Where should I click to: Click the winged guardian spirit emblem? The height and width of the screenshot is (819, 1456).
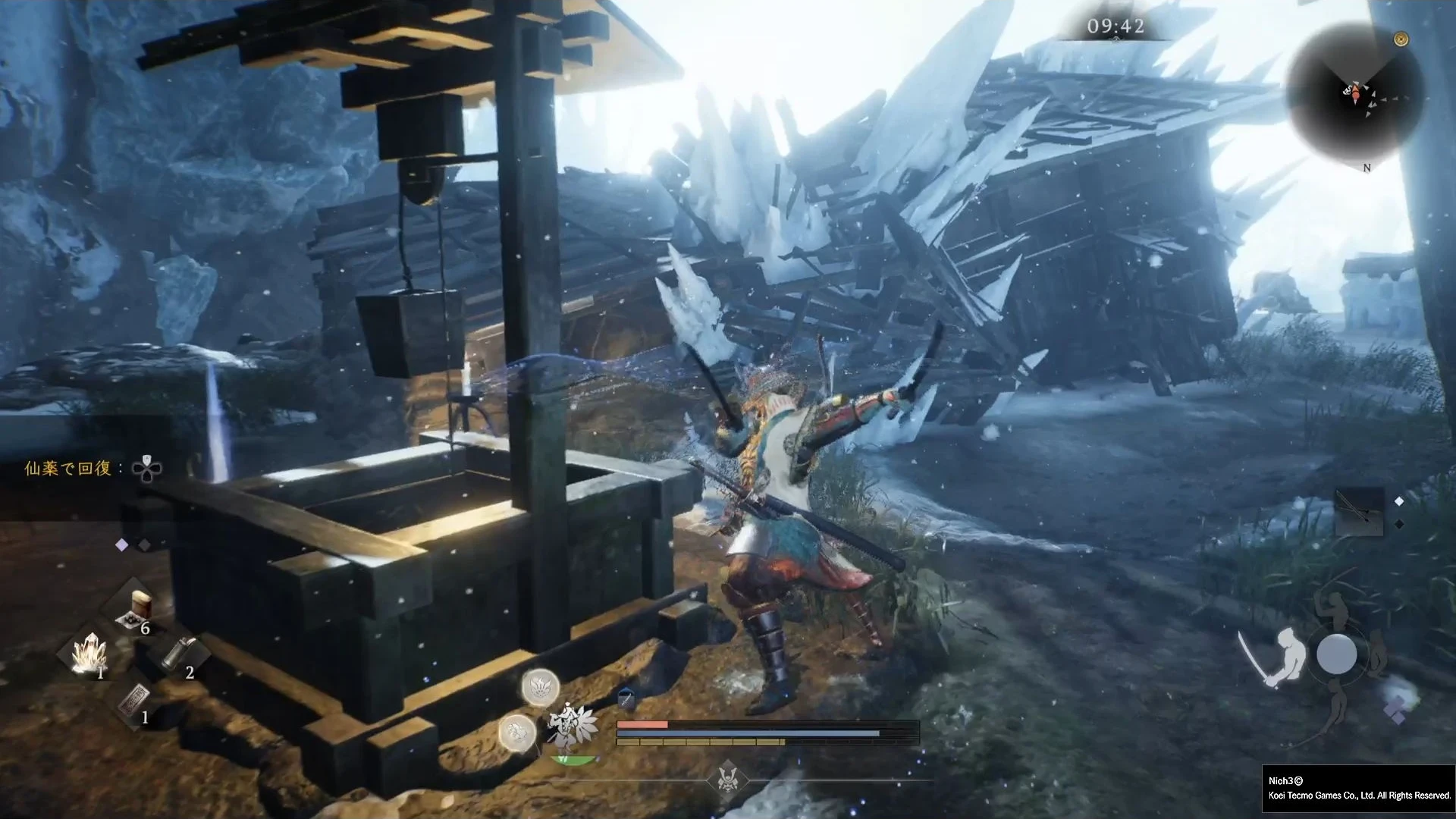coord(573,724)
